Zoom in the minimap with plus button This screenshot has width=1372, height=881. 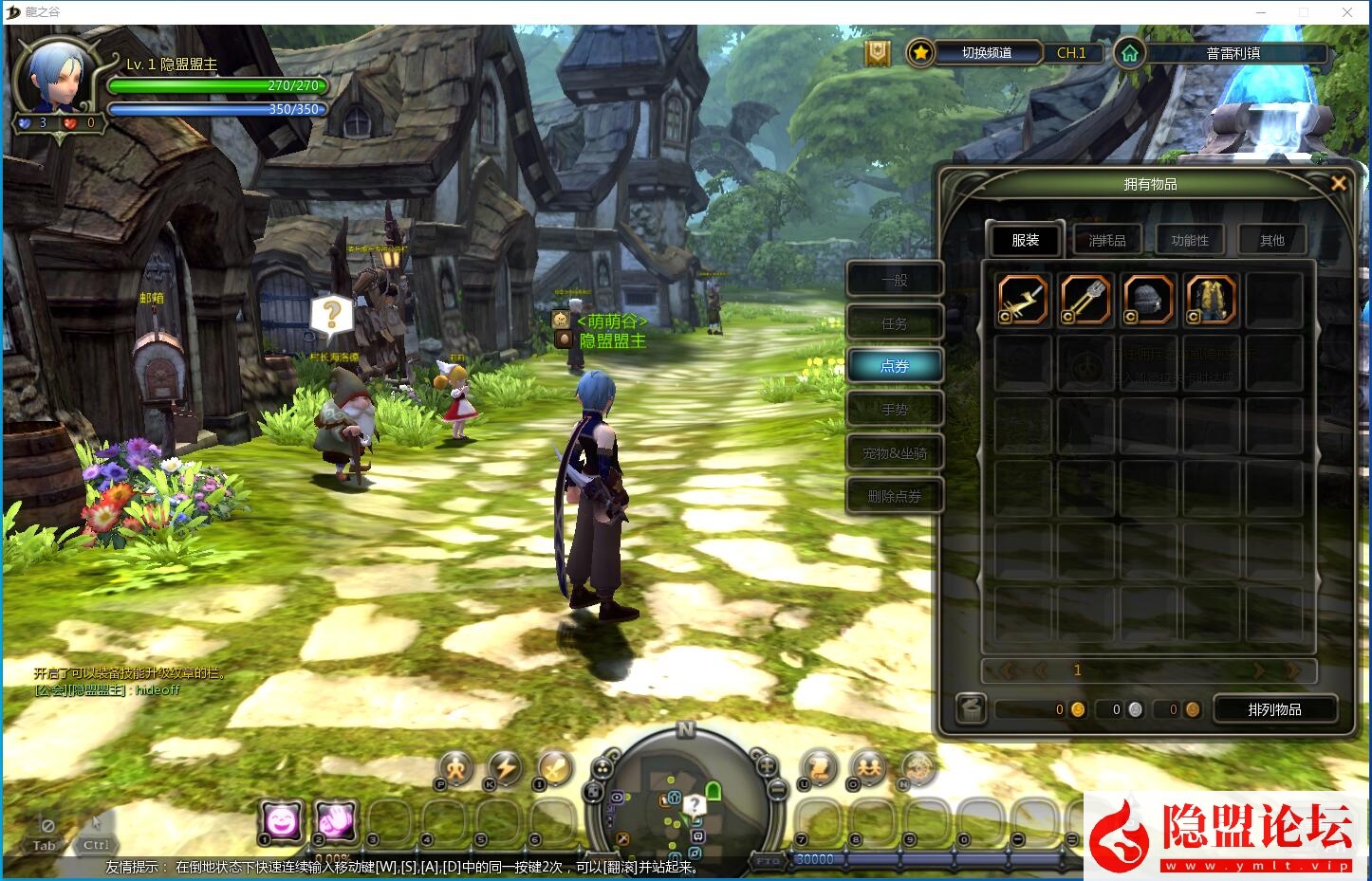coord(765,764)
